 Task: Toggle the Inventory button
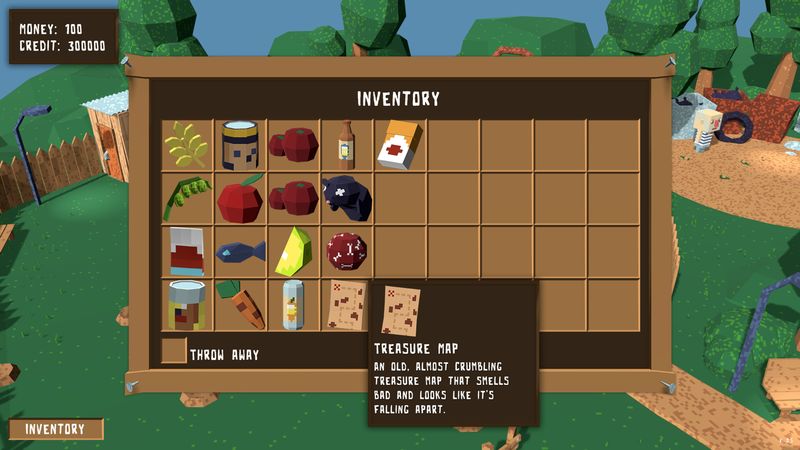coord(56,429)
